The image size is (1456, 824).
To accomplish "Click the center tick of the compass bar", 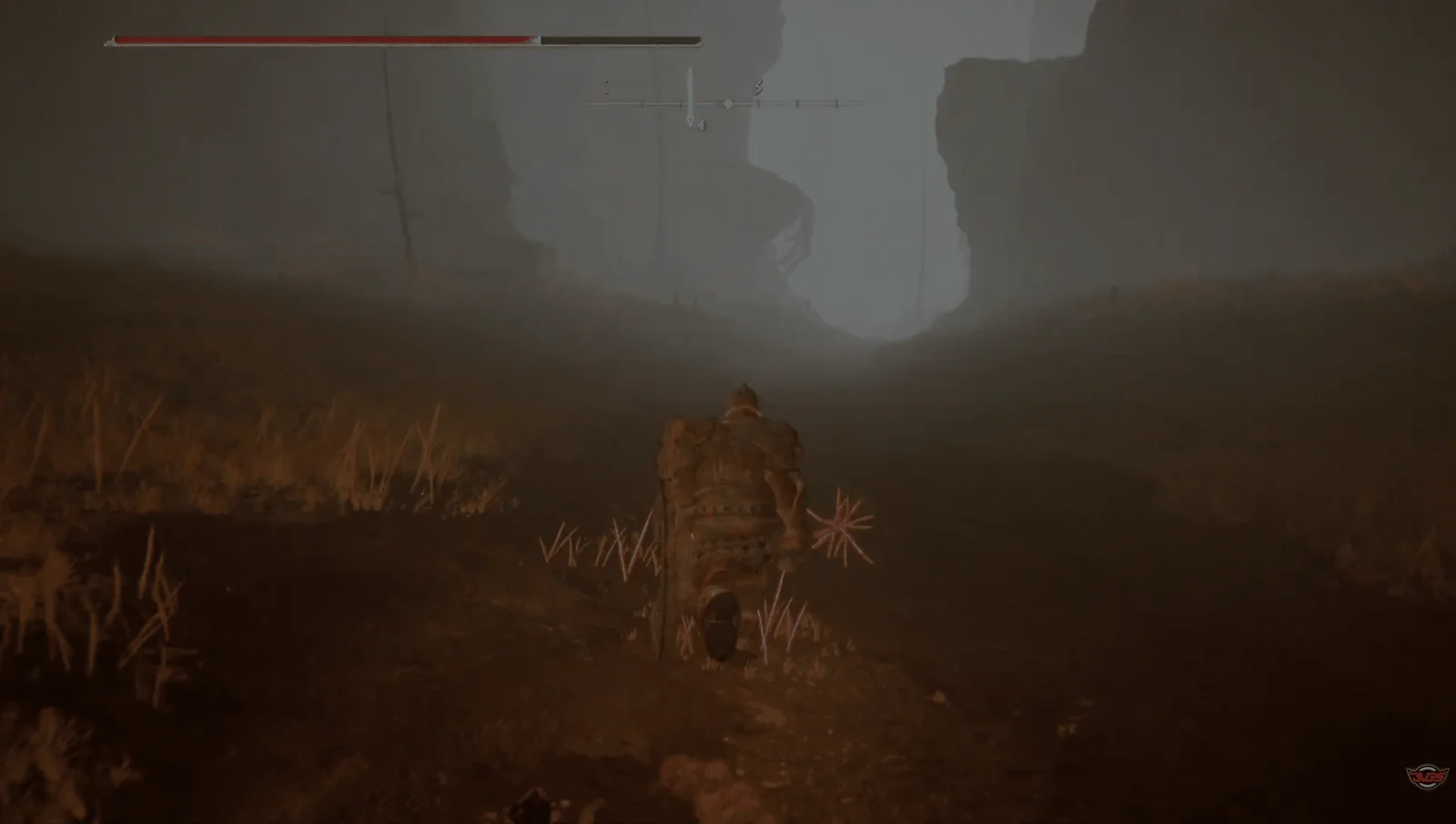I will [x=693, y=103].
